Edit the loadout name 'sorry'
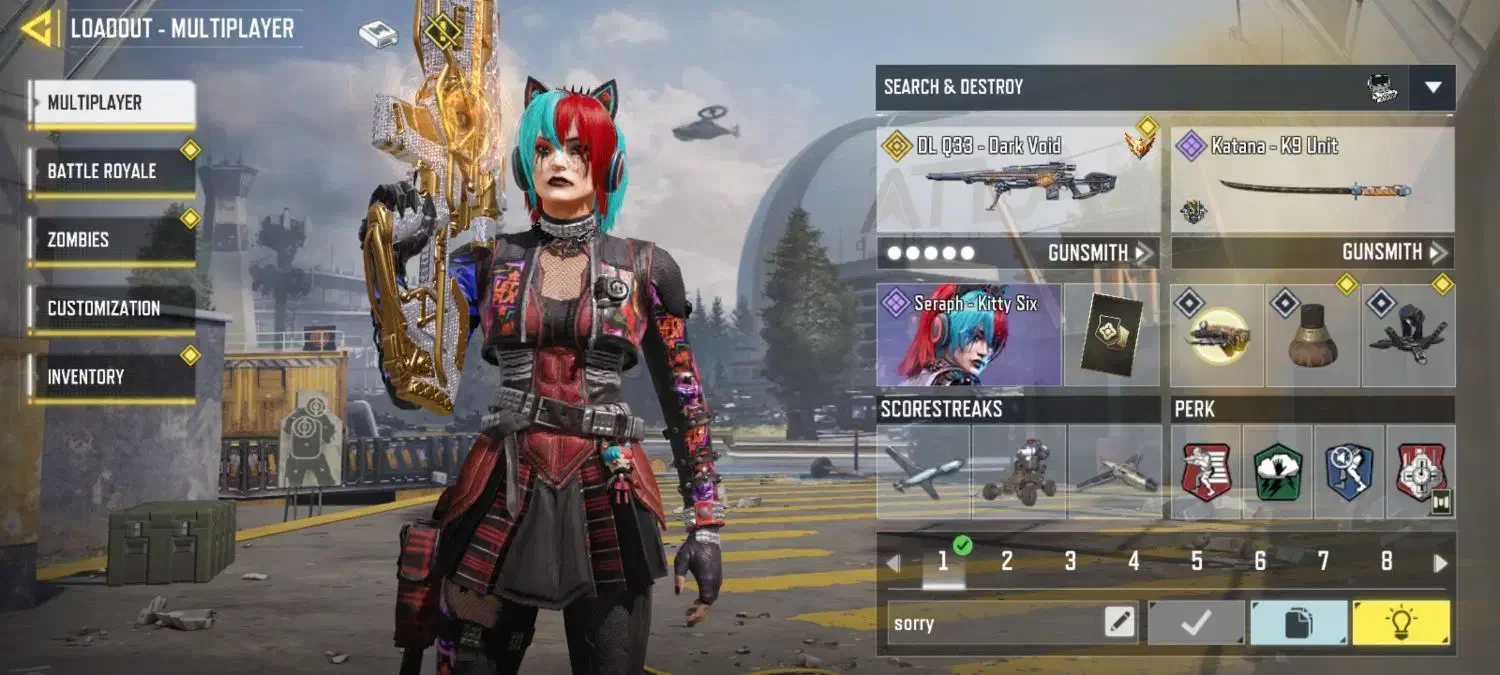This screenshot has height=675, width=1500. (x=1120, y=623)
